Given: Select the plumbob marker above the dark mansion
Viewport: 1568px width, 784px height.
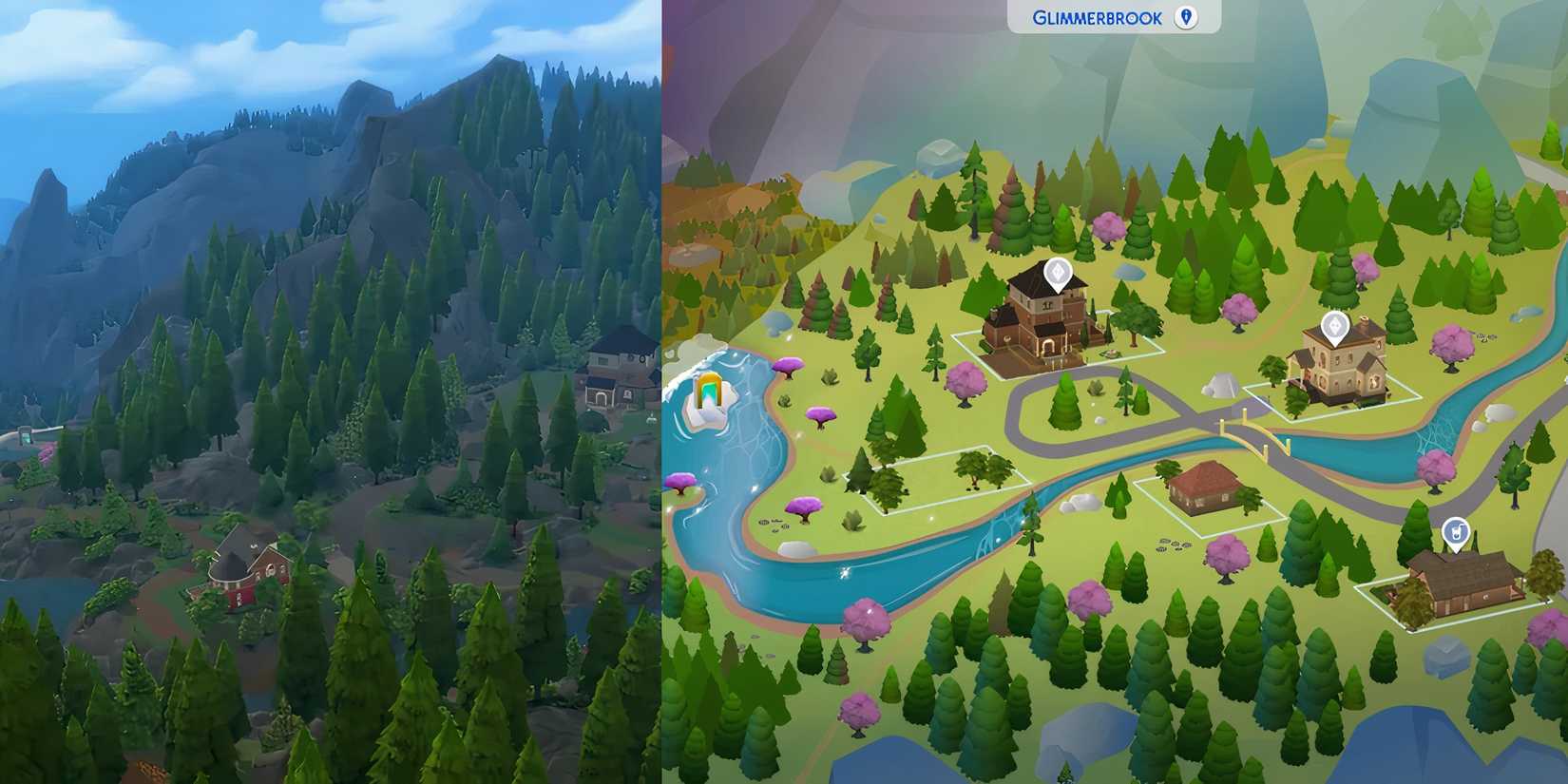Looking at the screenshot, I should pos(1058,274).
